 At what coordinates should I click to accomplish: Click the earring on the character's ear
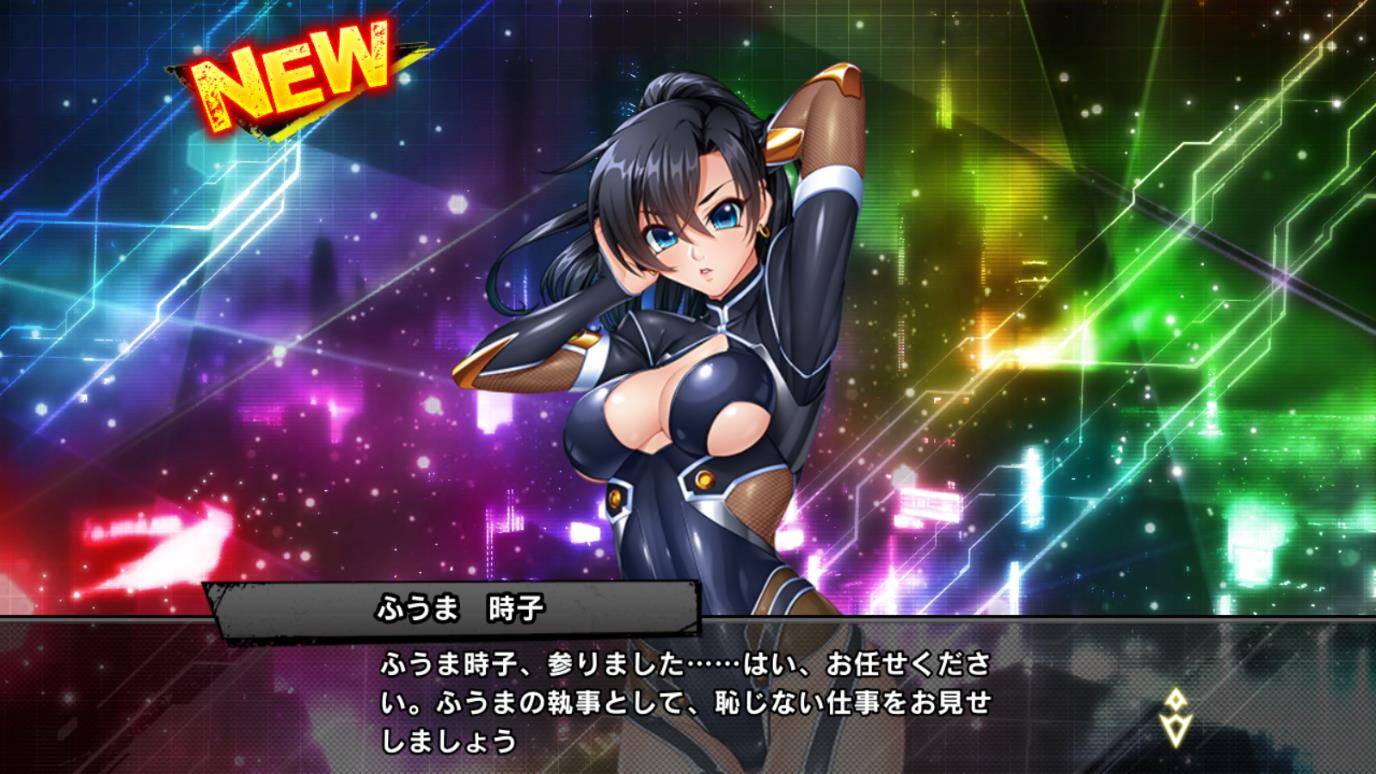tap(764, 231)
